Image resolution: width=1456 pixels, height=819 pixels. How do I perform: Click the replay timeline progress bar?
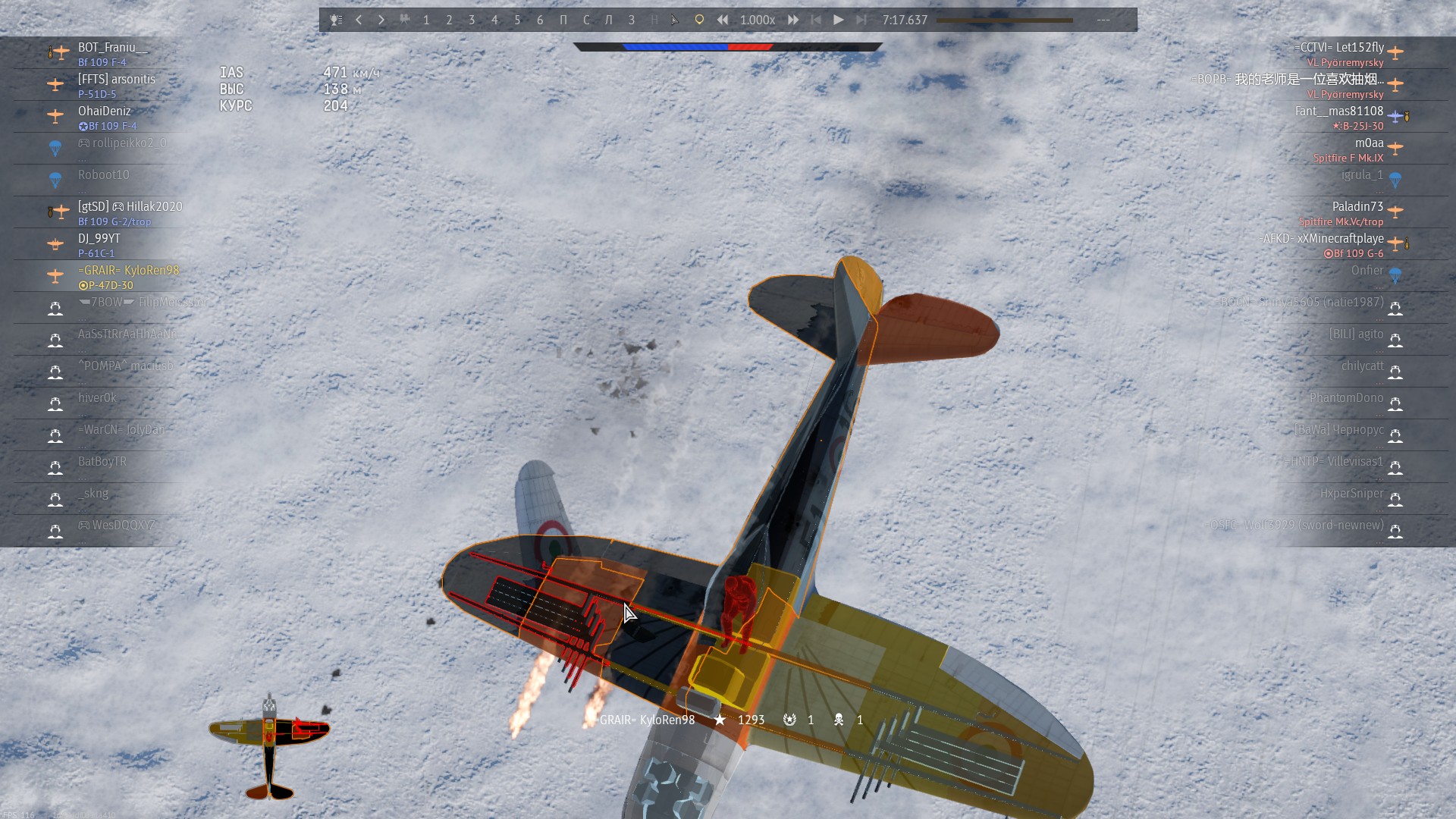pos(1004,20)
